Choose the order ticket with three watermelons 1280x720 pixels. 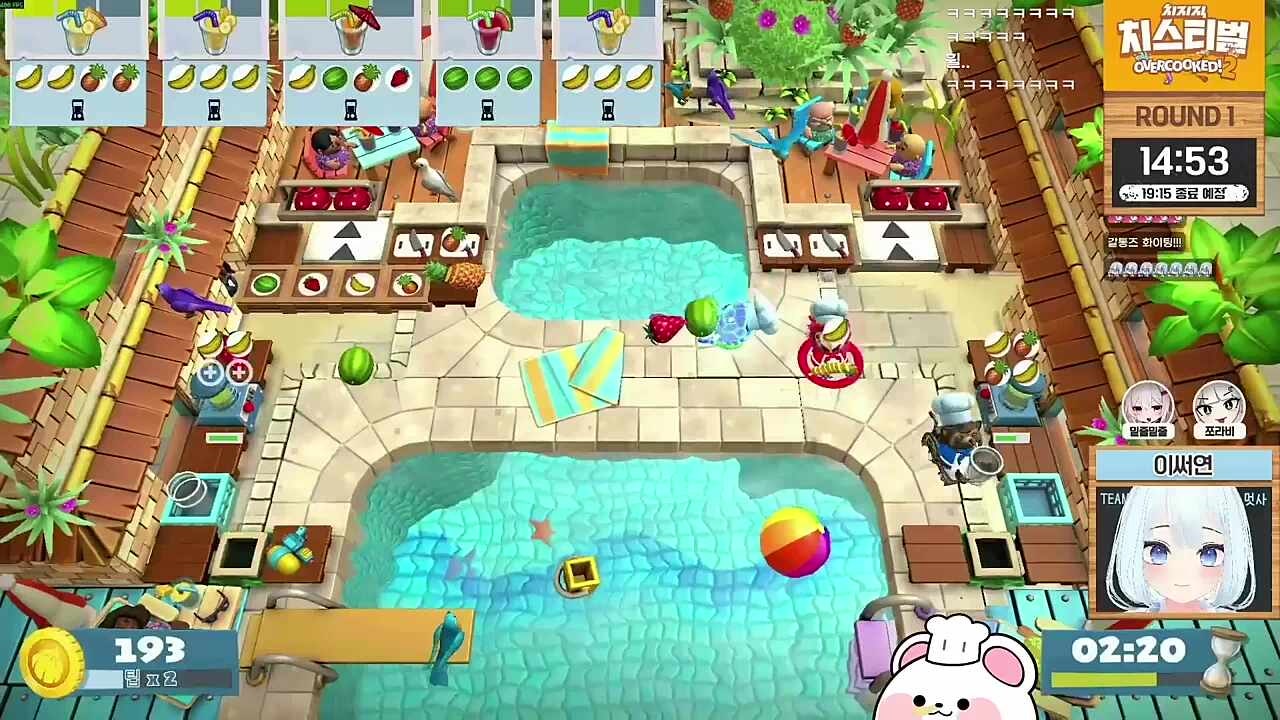[487, 62]
